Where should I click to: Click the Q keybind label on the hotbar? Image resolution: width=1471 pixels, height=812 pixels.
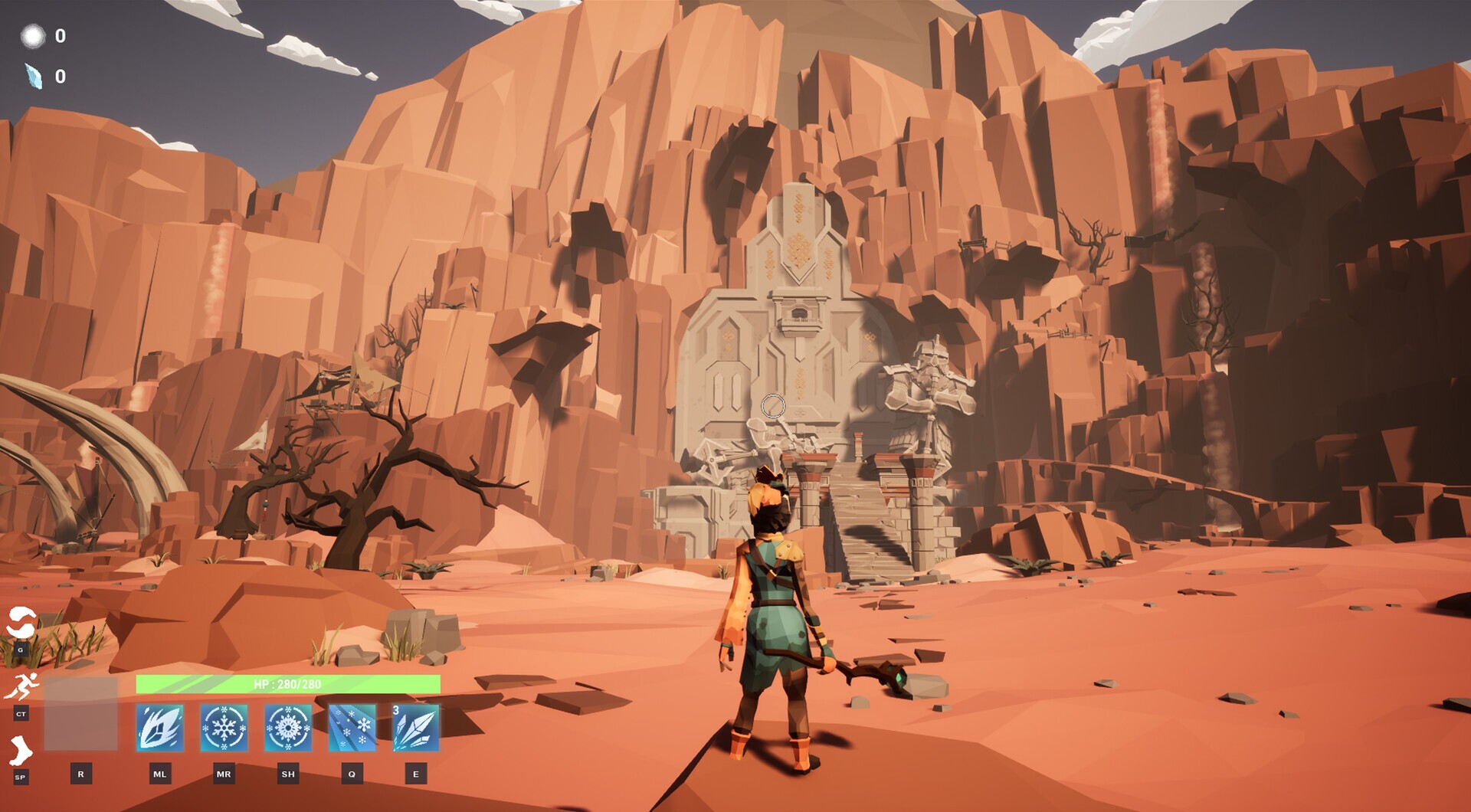[x=350, y=774]
